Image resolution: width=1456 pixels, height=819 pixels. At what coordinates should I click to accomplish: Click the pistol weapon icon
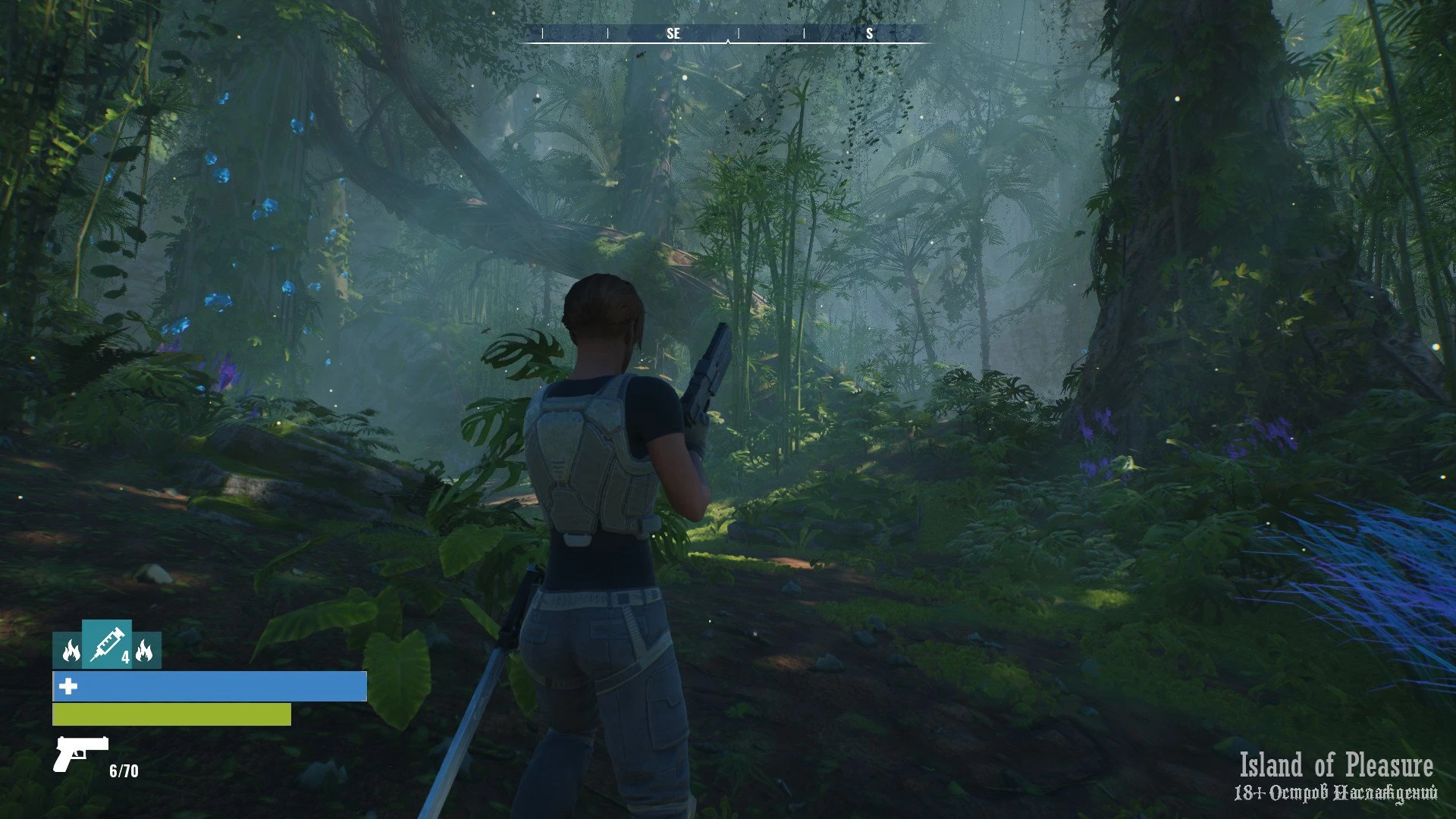(80, 753)
